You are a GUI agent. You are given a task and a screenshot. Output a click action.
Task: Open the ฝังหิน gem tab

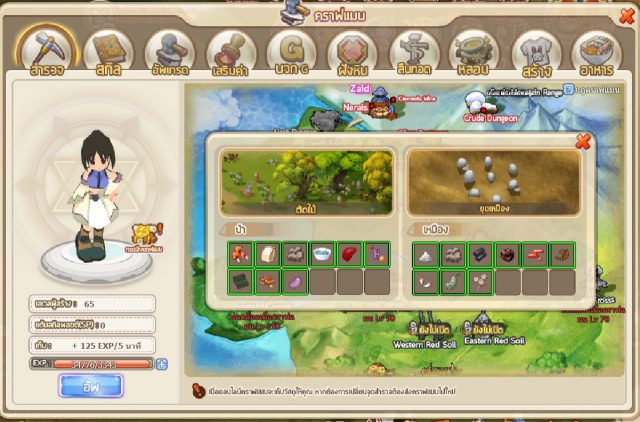(x=353, y=53)
